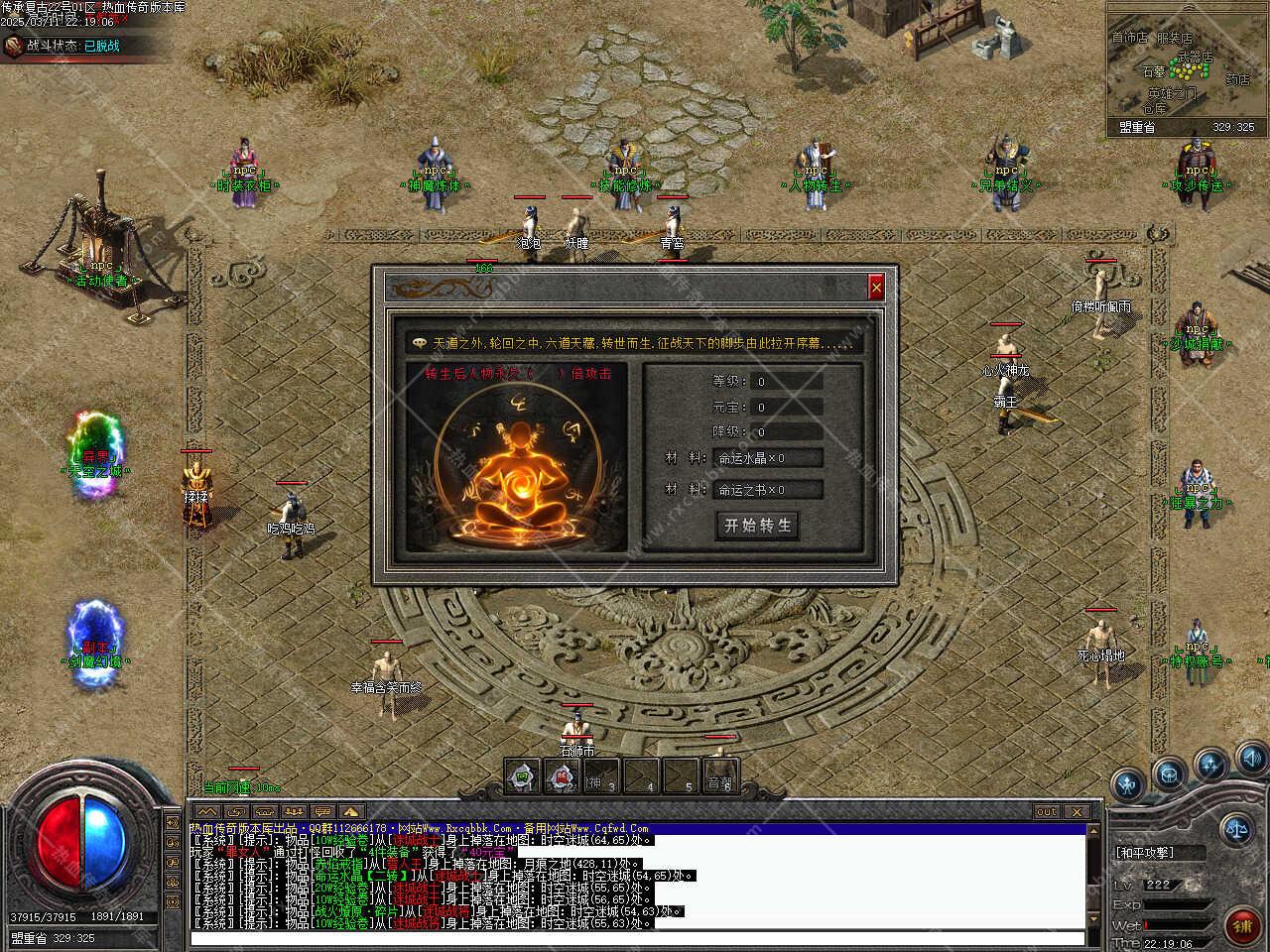Close the chat panel with its X button
The height and width of the screenshot is (952, 1270).
click(1078, 811)
